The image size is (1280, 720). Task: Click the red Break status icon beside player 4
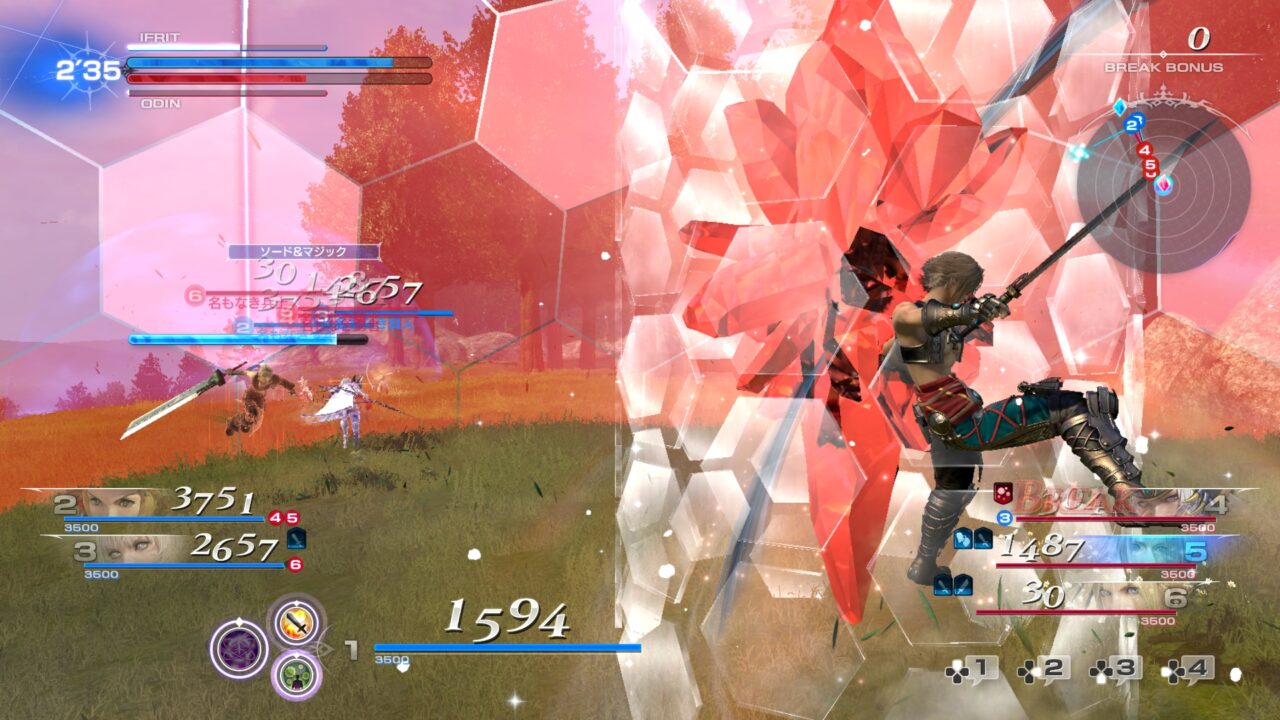(1002, 493)
